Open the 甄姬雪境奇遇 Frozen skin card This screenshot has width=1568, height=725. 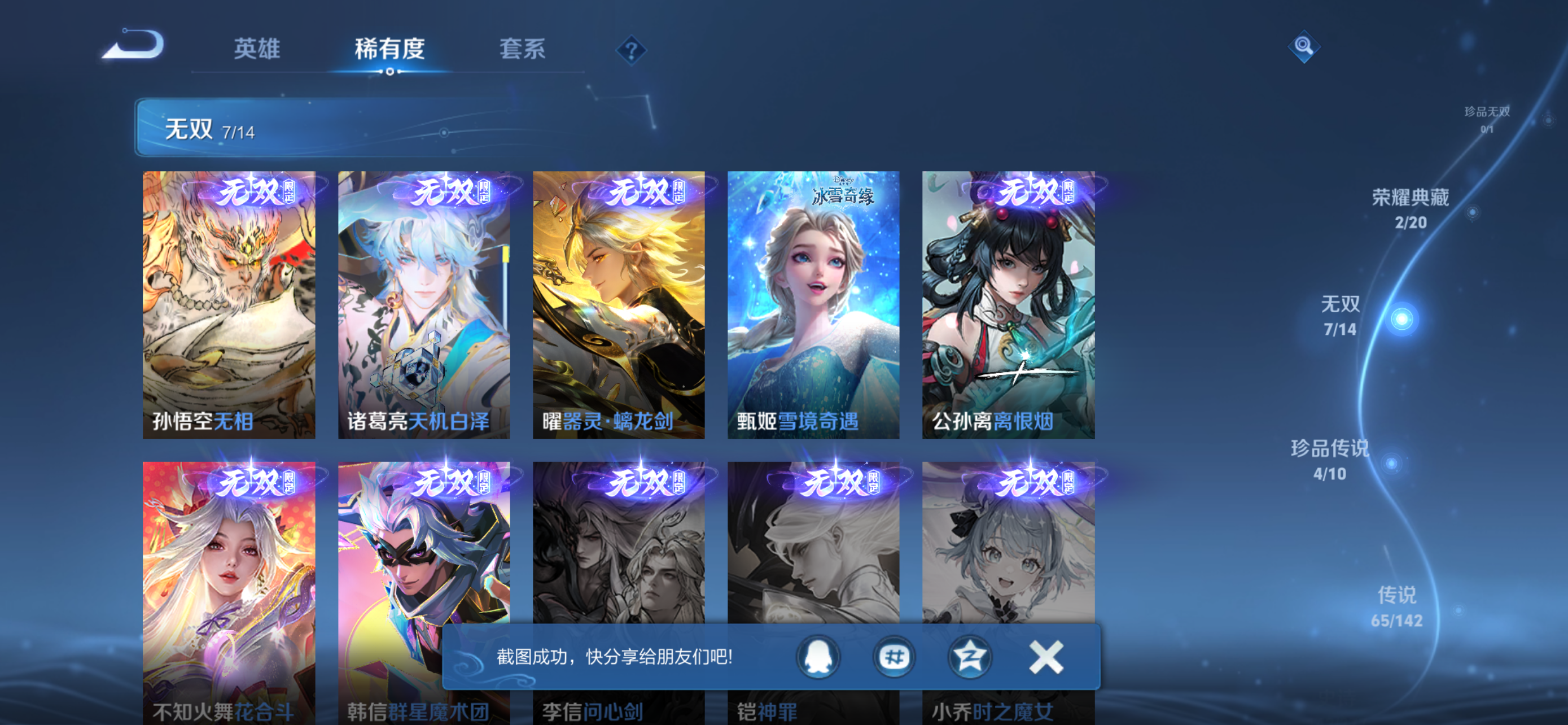tap(813, 304)
